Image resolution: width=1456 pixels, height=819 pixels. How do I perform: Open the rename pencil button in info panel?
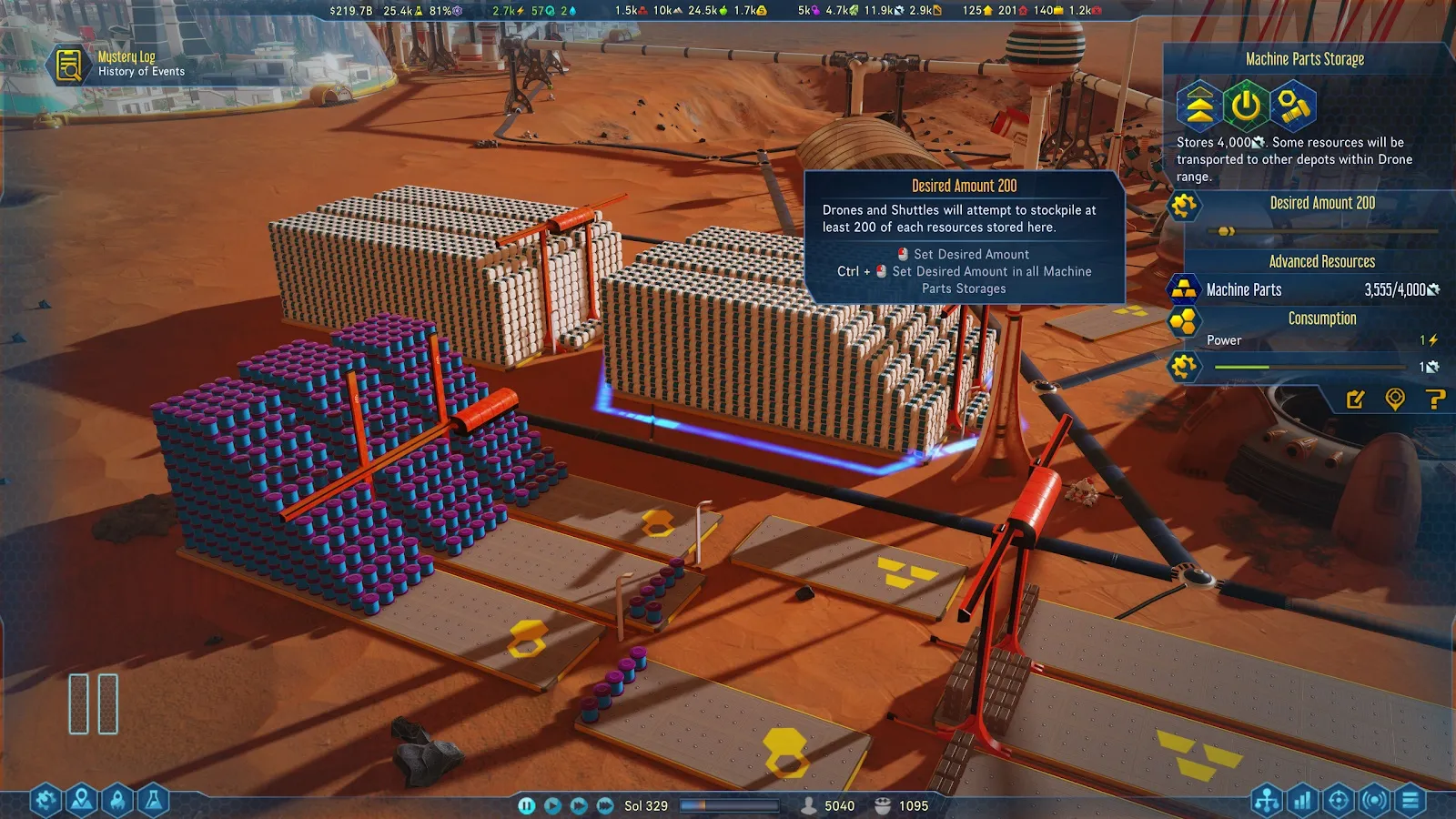[x=1355, y=399]
